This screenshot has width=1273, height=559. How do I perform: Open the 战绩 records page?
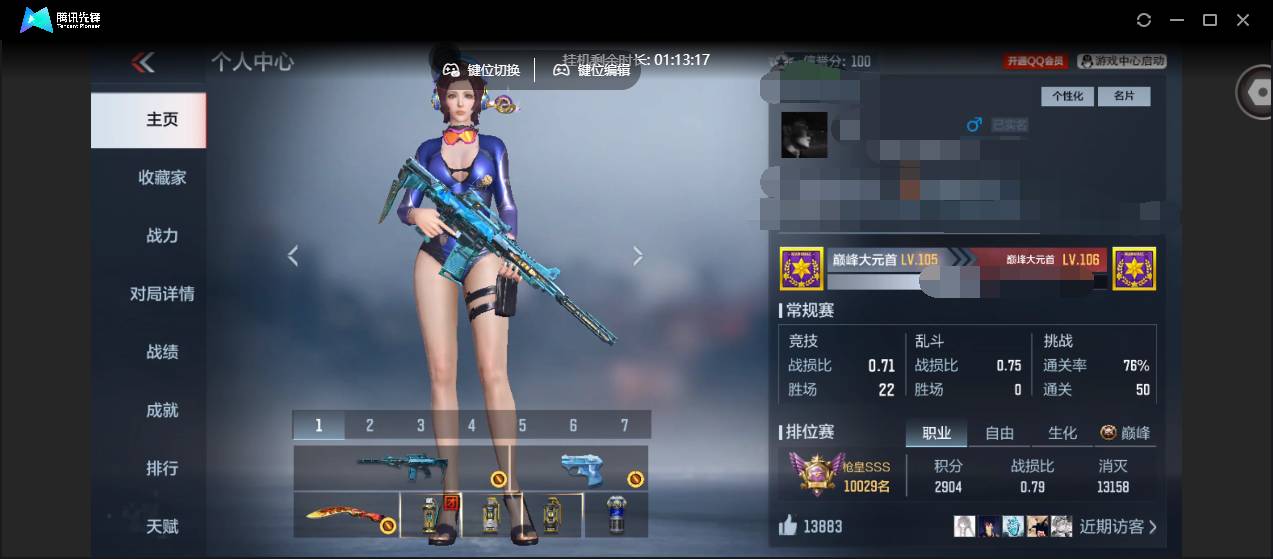[x=161, y=352]
